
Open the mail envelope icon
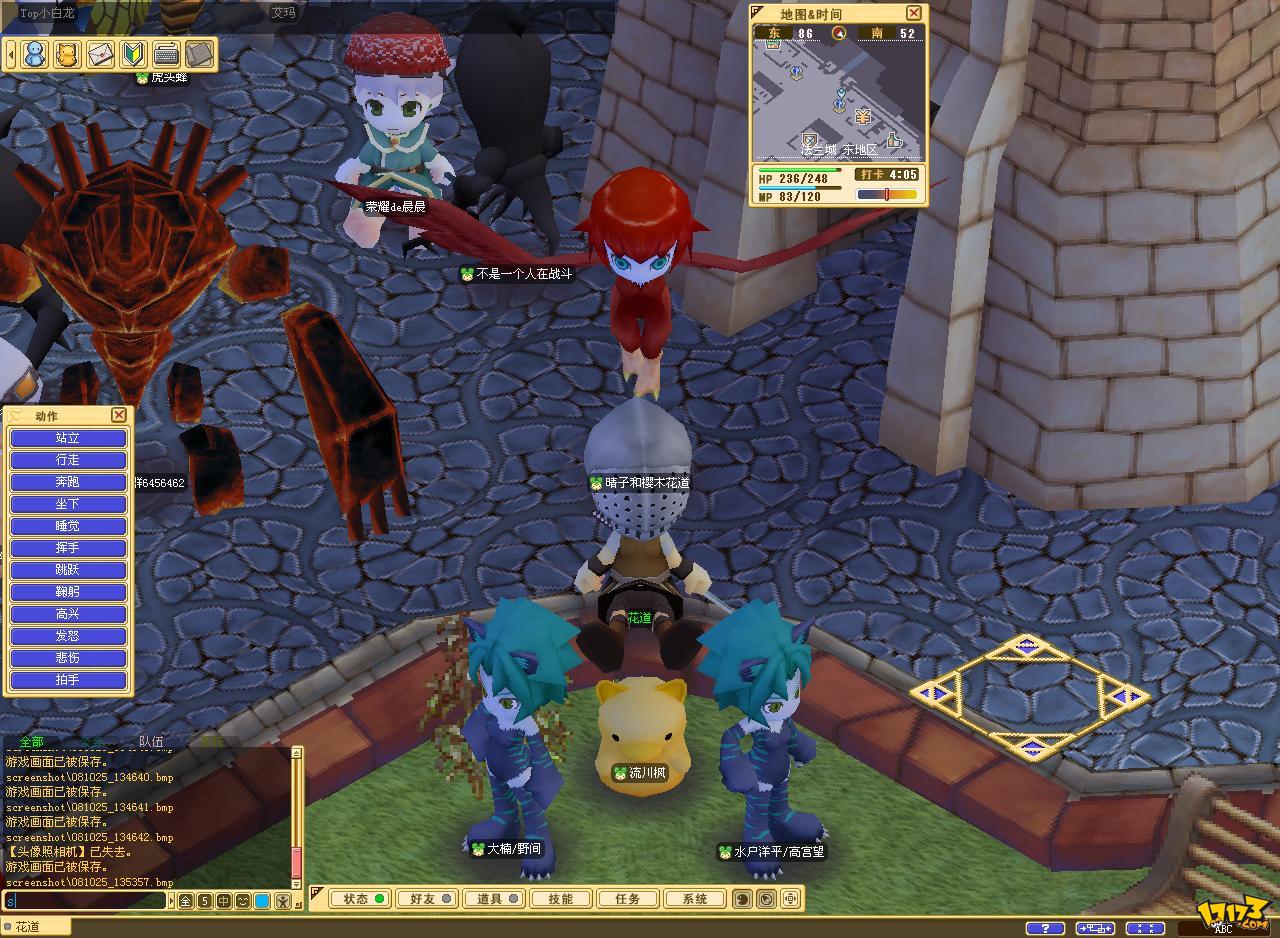[x=100, y=54]
